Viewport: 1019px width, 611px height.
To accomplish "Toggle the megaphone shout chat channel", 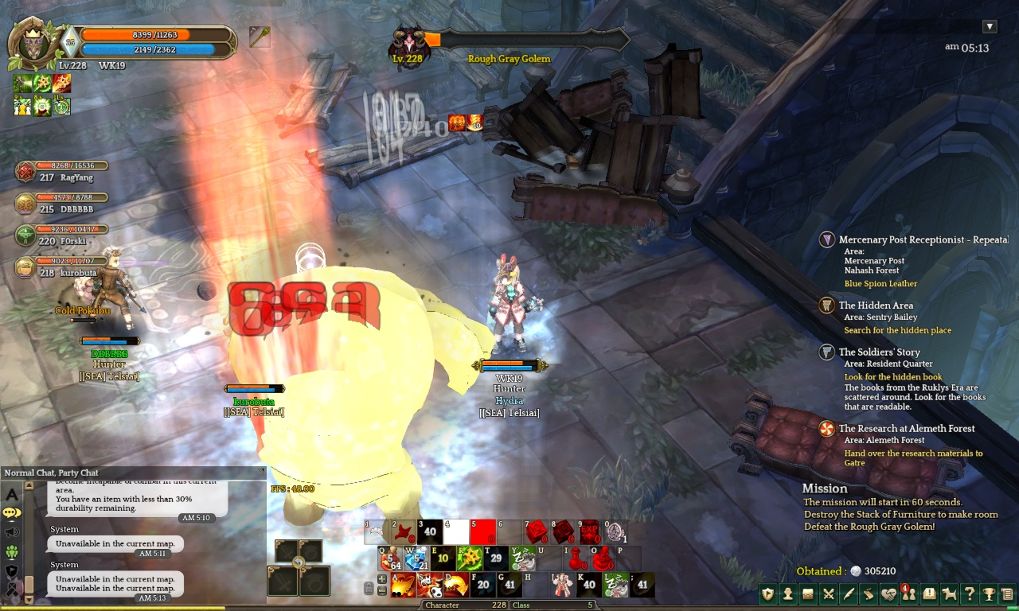I will [x=12, y=532].
